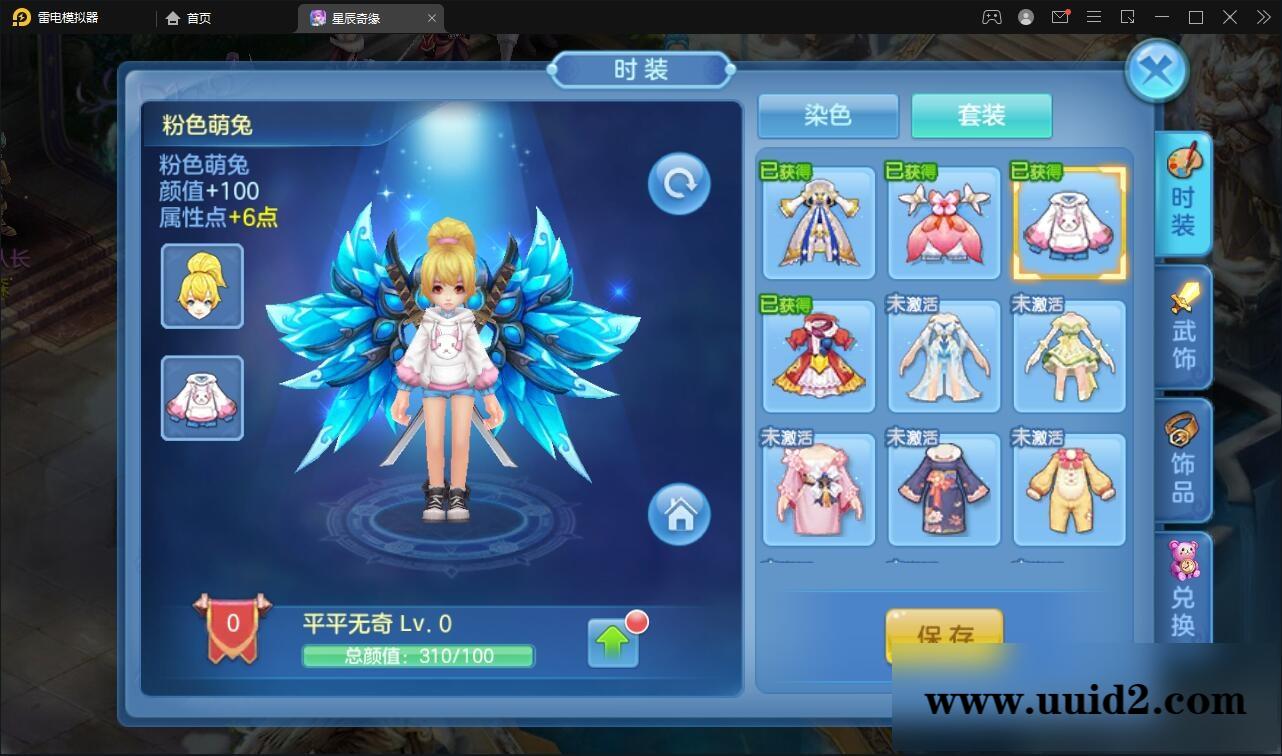Rotate the character model preview
The width and height of the screenshot is (1282, 756).
point(678,183)
